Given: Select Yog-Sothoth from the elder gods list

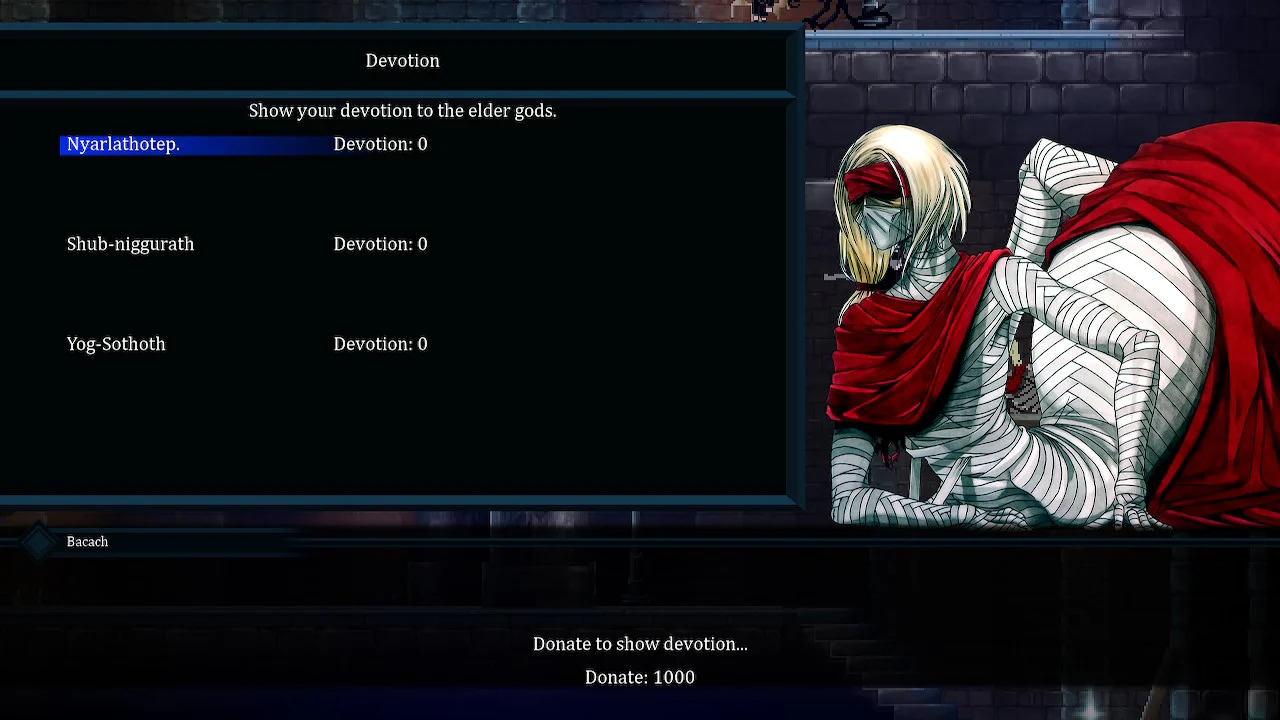Looking at the screenshot, I should click(x=116, y=344).
